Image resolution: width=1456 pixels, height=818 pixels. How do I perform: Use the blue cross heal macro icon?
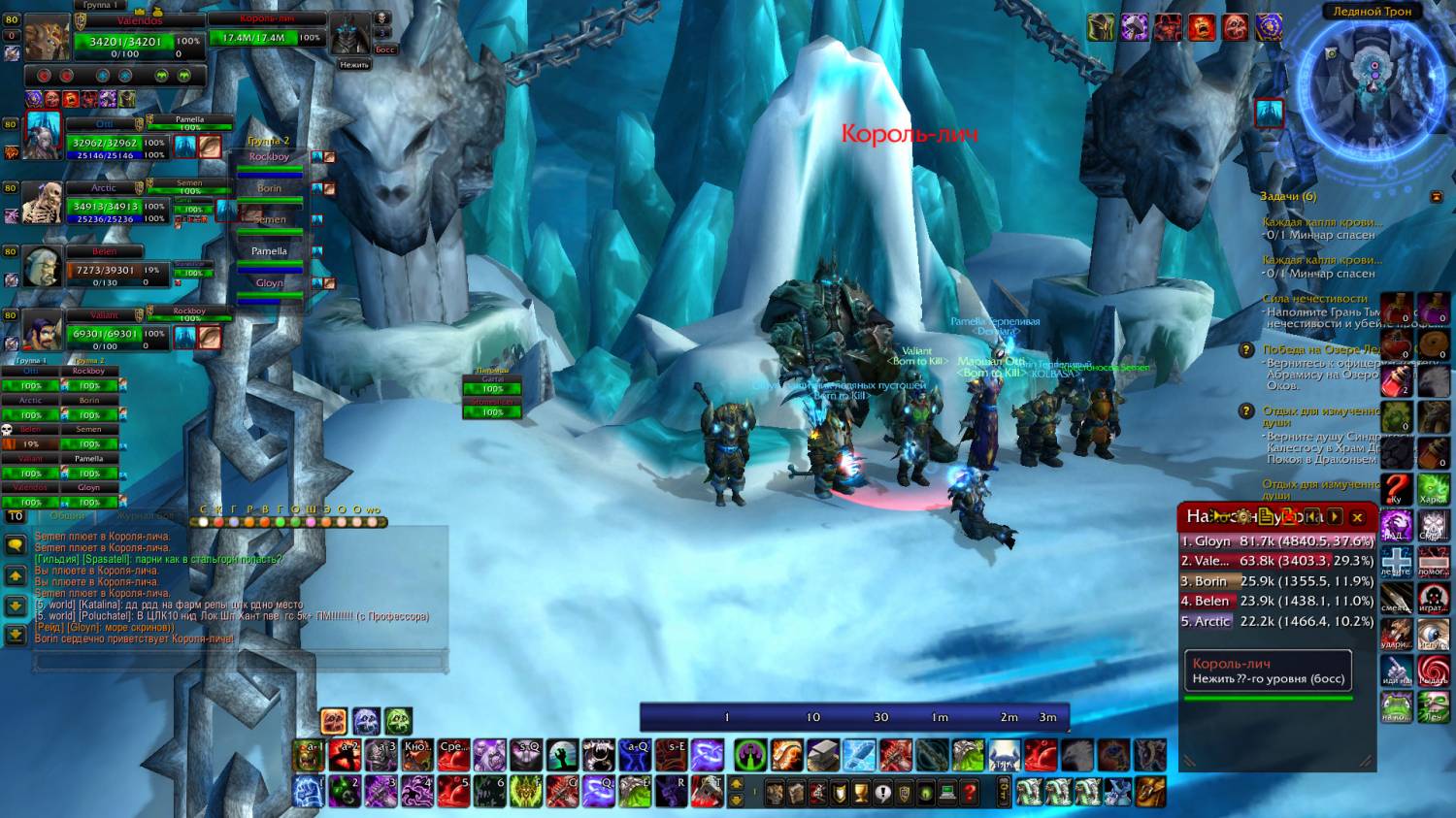click(1396, 562)
